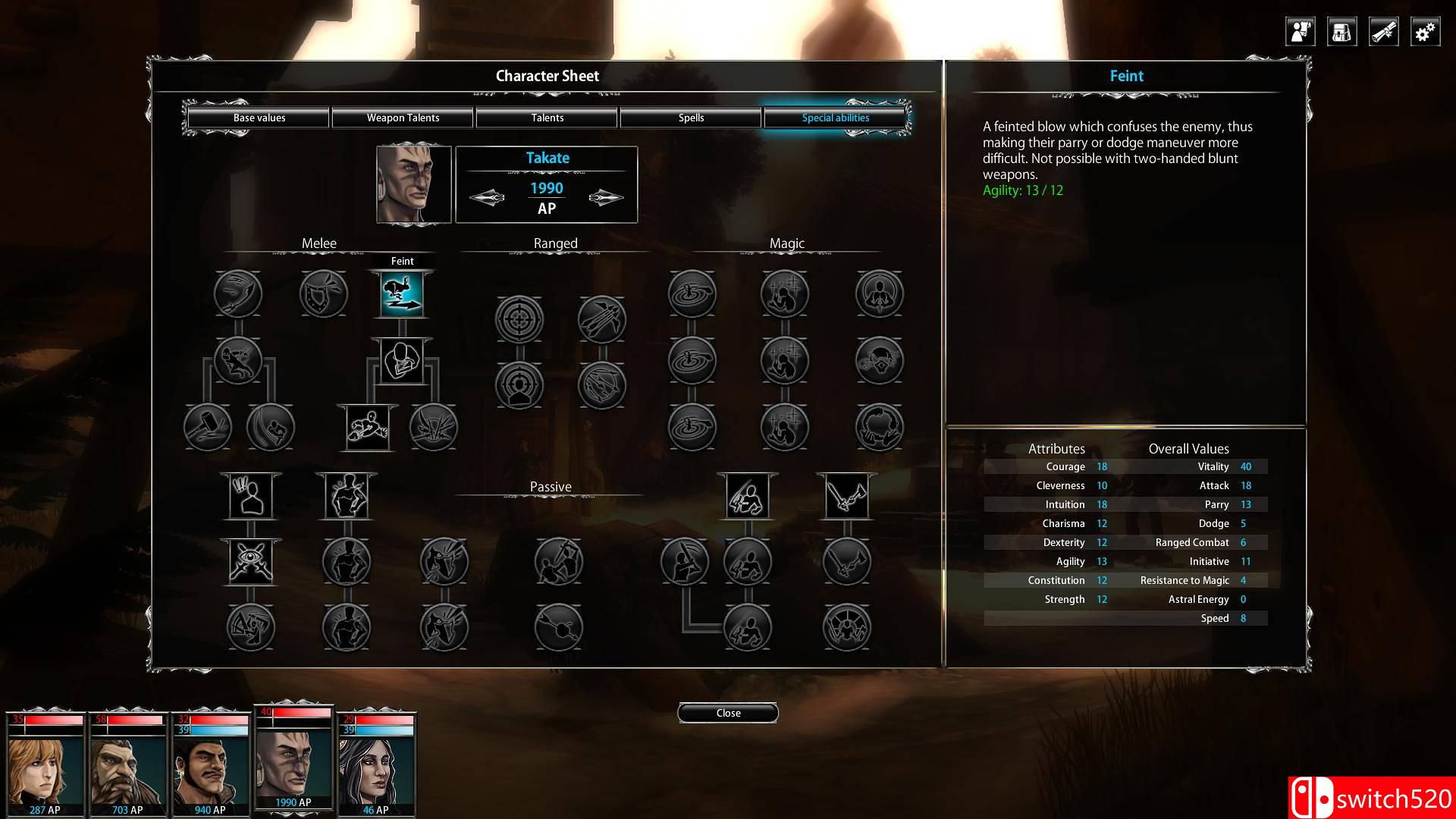Switch to previous character with left arrow
The height and width of the screenshot is (819, 1456).
click(x=487, y=198)
